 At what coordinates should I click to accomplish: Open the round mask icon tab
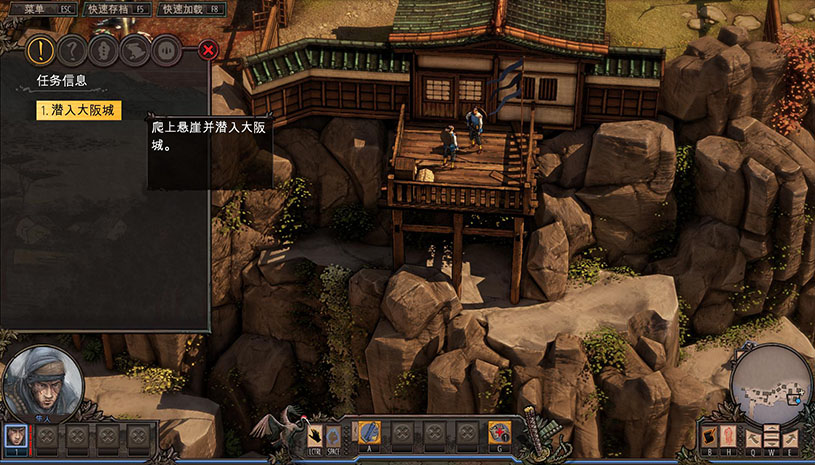pos(166,49)
